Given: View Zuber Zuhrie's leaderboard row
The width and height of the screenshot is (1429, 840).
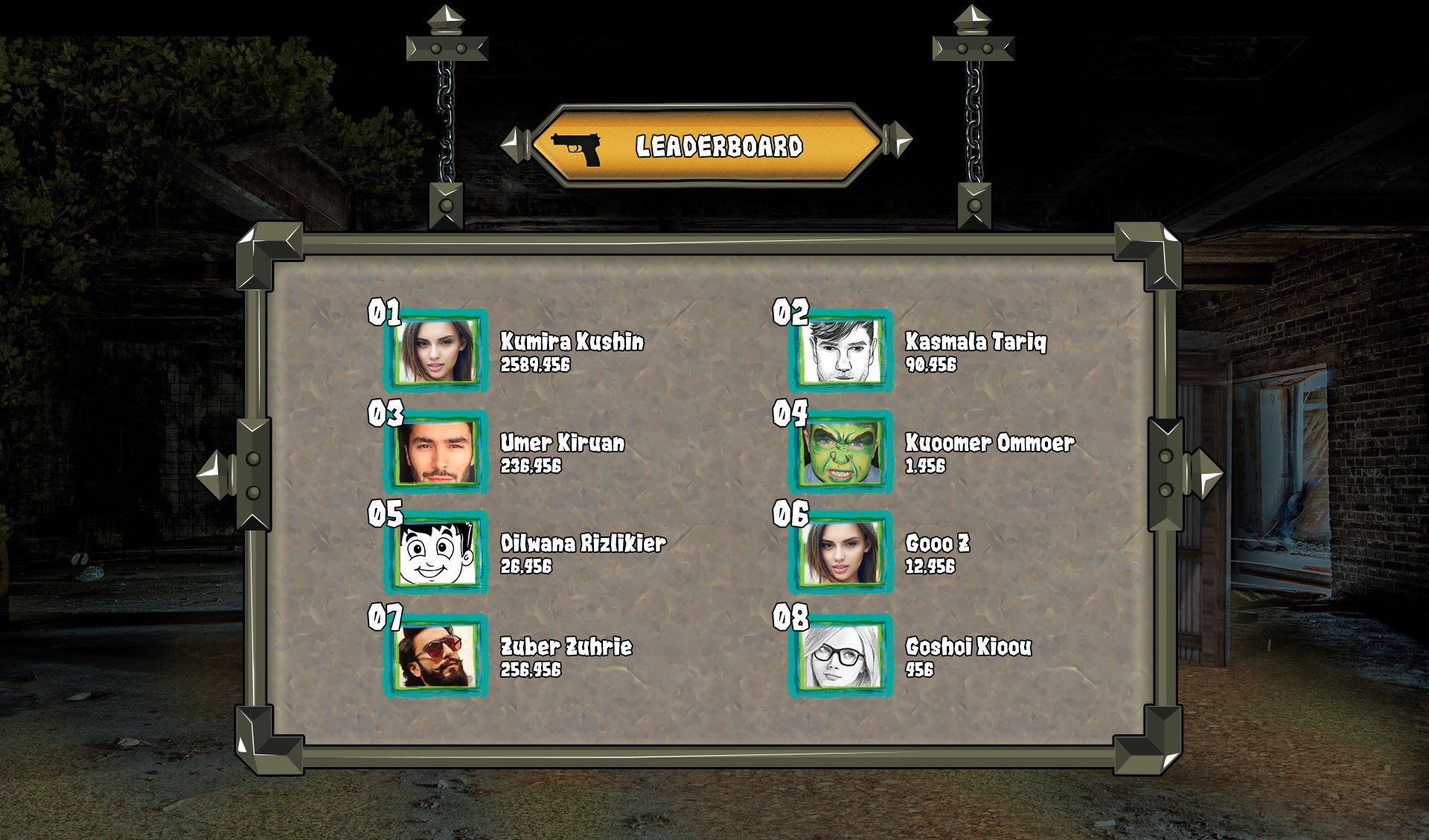Looking at the screenshot, I should pyautogui.click(x=566, y=647).
